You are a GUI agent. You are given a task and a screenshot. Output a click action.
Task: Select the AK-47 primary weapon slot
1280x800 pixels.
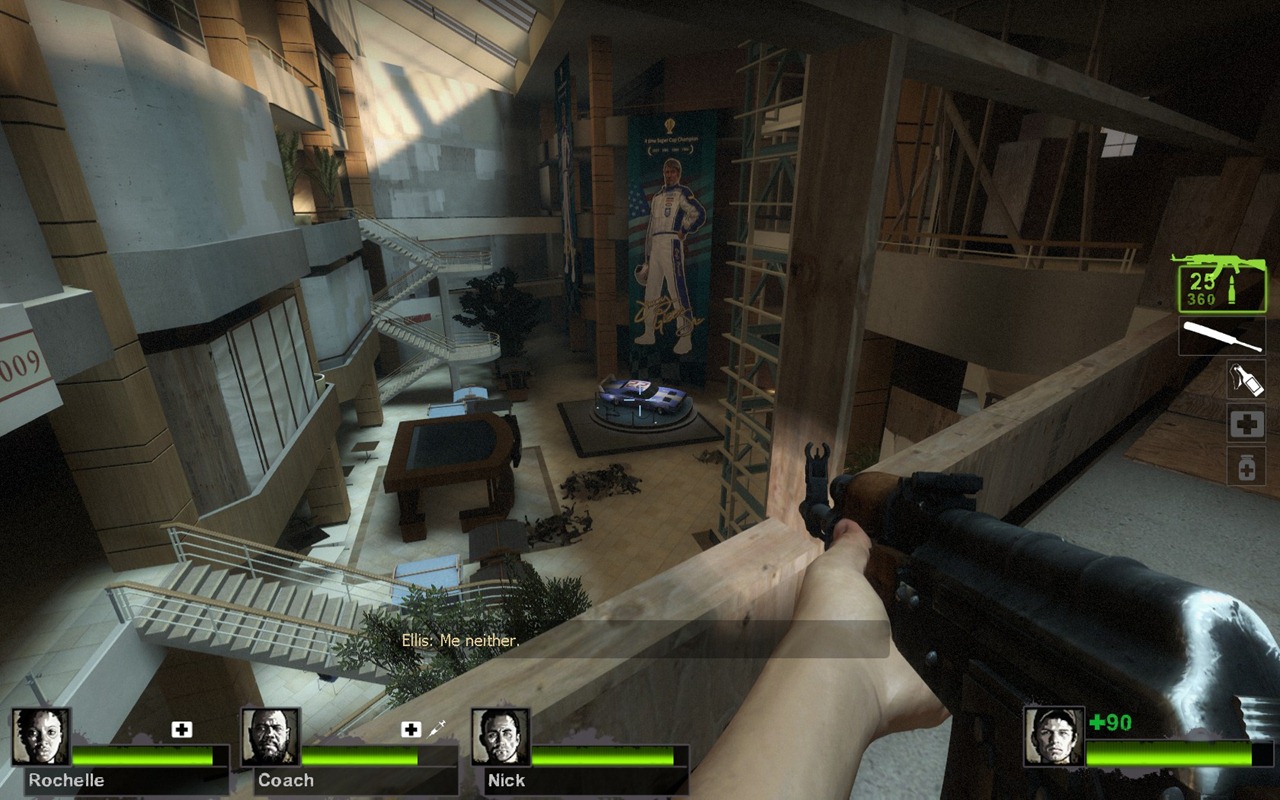[x=1218, y=283]
